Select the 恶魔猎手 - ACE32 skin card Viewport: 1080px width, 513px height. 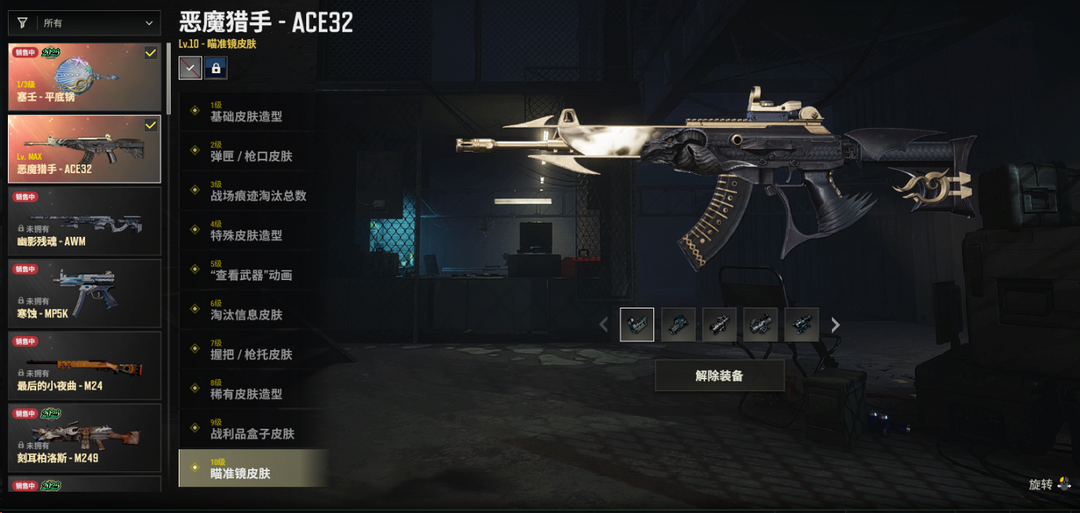click(85, 149)
